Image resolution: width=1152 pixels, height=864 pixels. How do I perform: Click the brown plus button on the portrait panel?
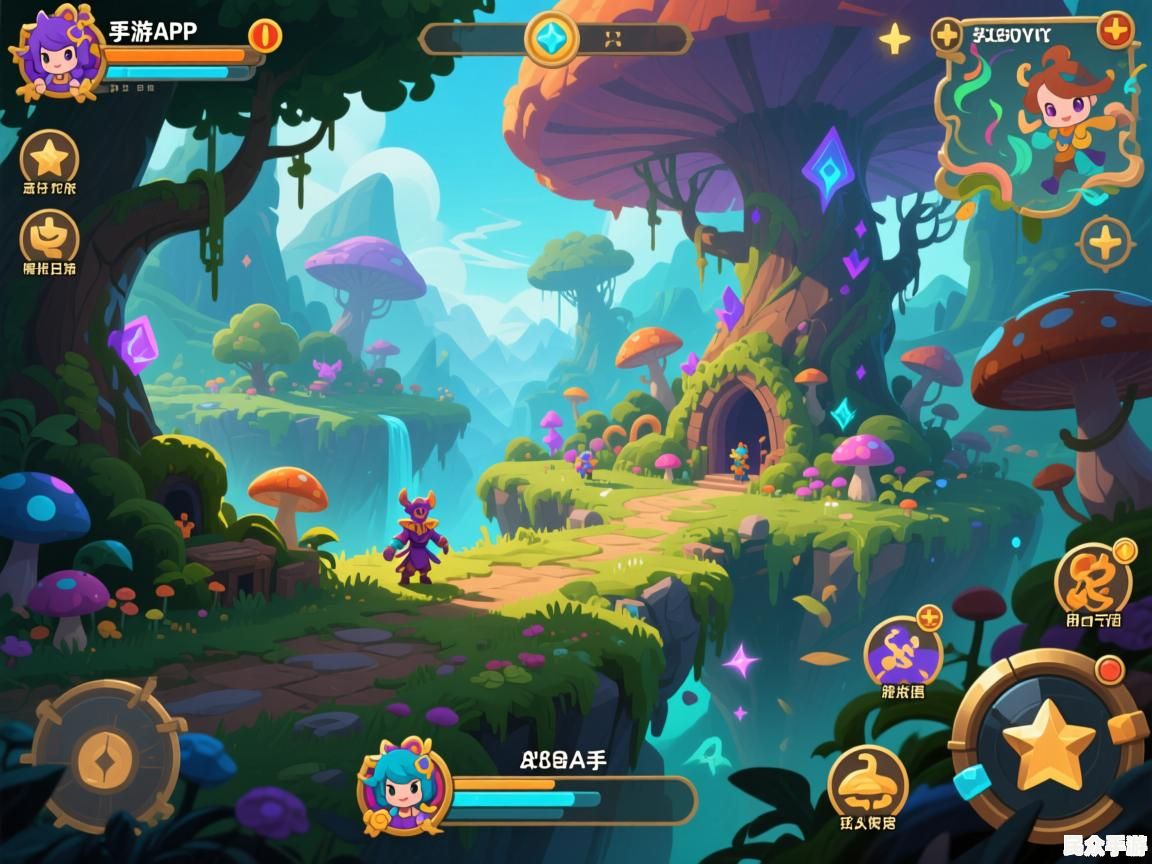[946, 35]
